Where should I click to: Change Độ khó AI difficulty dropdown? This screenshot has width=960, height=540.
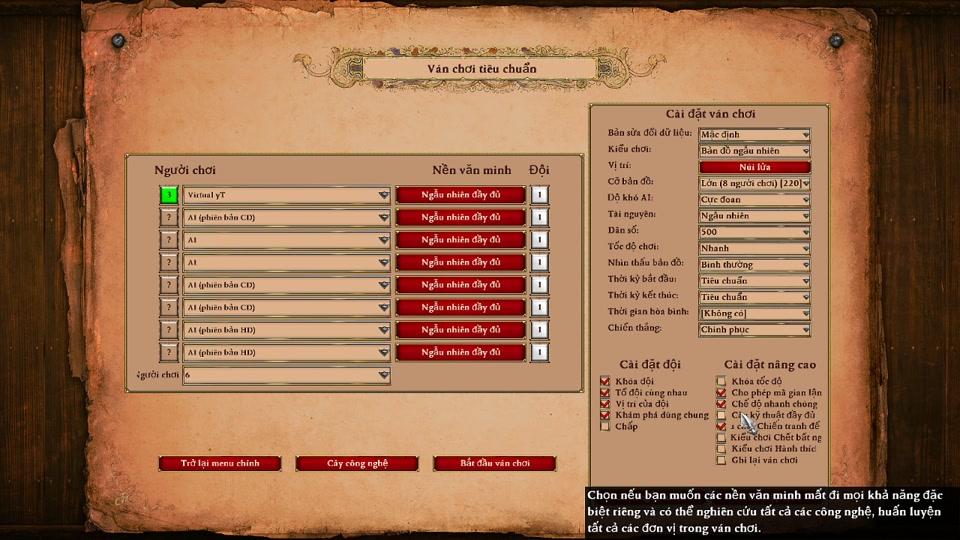[x=754, y=199]
